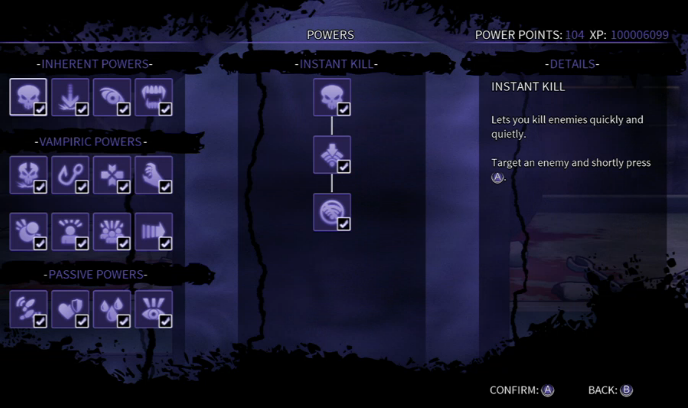Viewport: 688px width, 408px height.
Task: Select the heart and shield passive power
Action: (x=70, y=308)
